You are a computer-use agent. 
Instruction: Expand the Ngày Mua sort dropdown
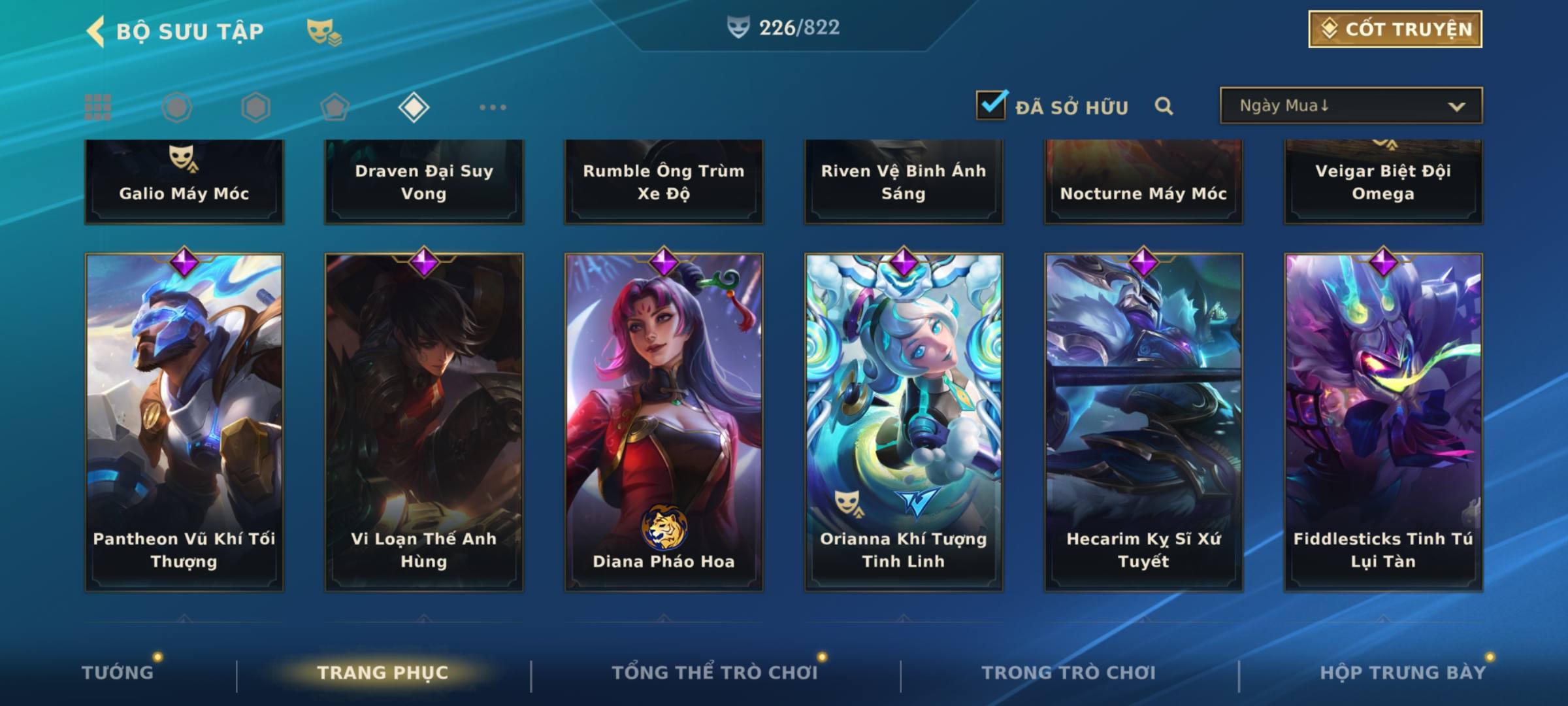coord(1350,105)
